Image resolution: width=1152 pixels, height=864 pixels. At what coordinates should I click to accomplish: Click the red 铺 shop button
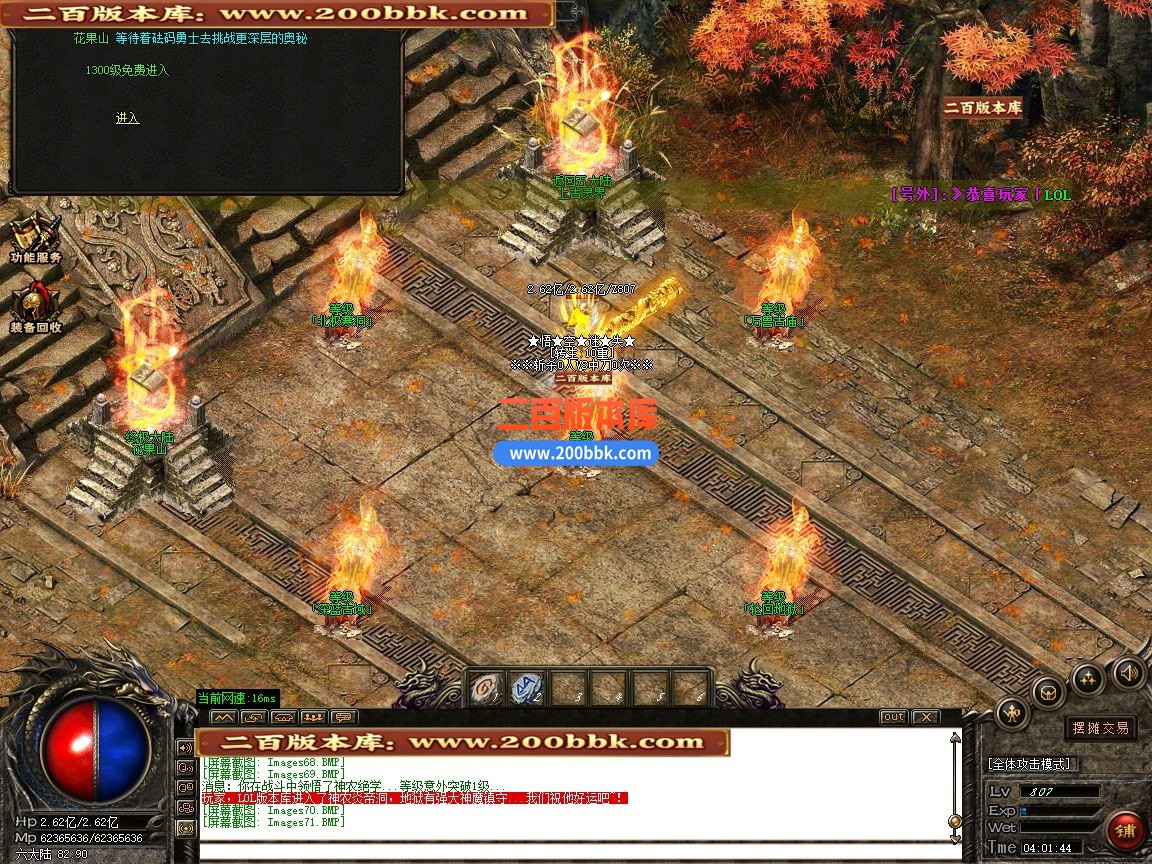coord(1126,831)
